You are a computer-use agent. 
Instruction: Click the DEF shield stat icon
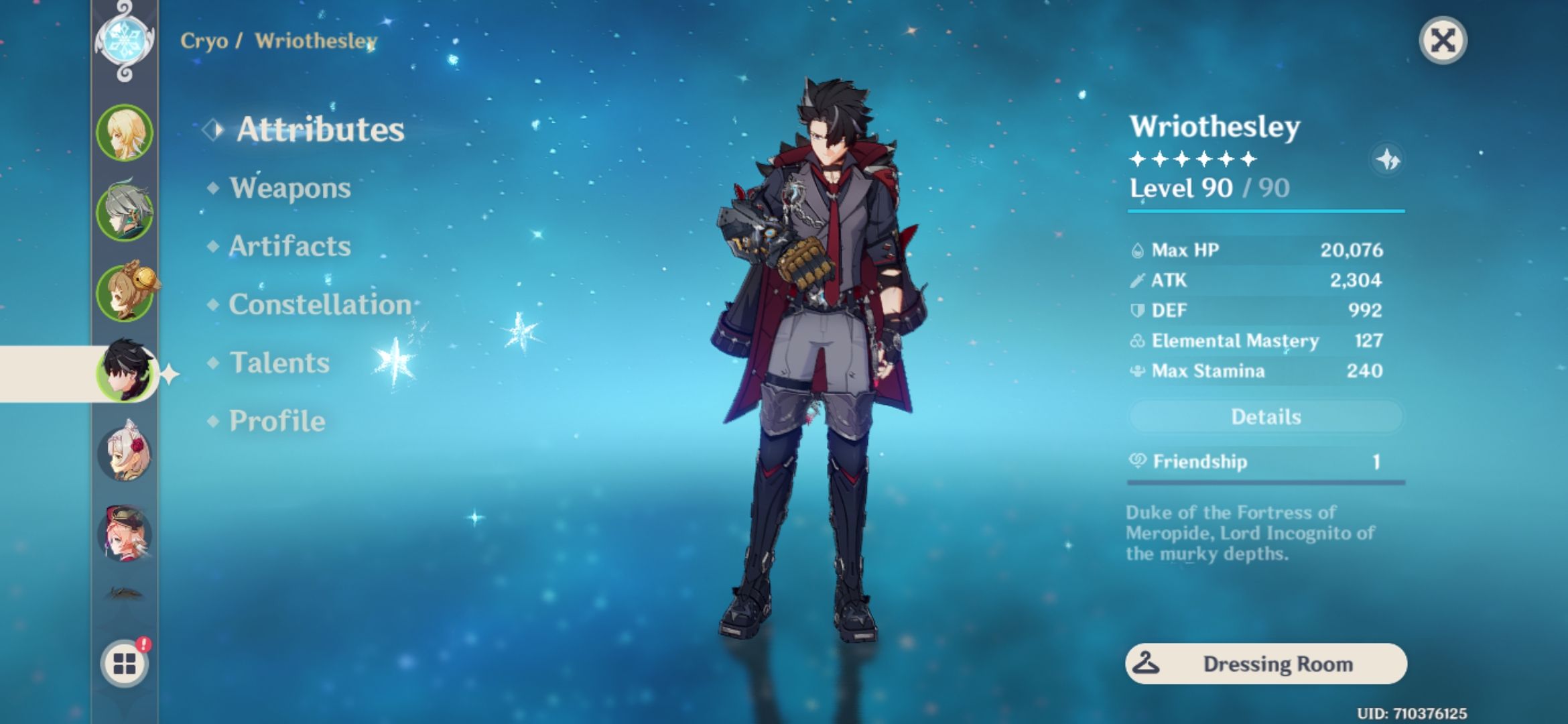[1138, 310]
